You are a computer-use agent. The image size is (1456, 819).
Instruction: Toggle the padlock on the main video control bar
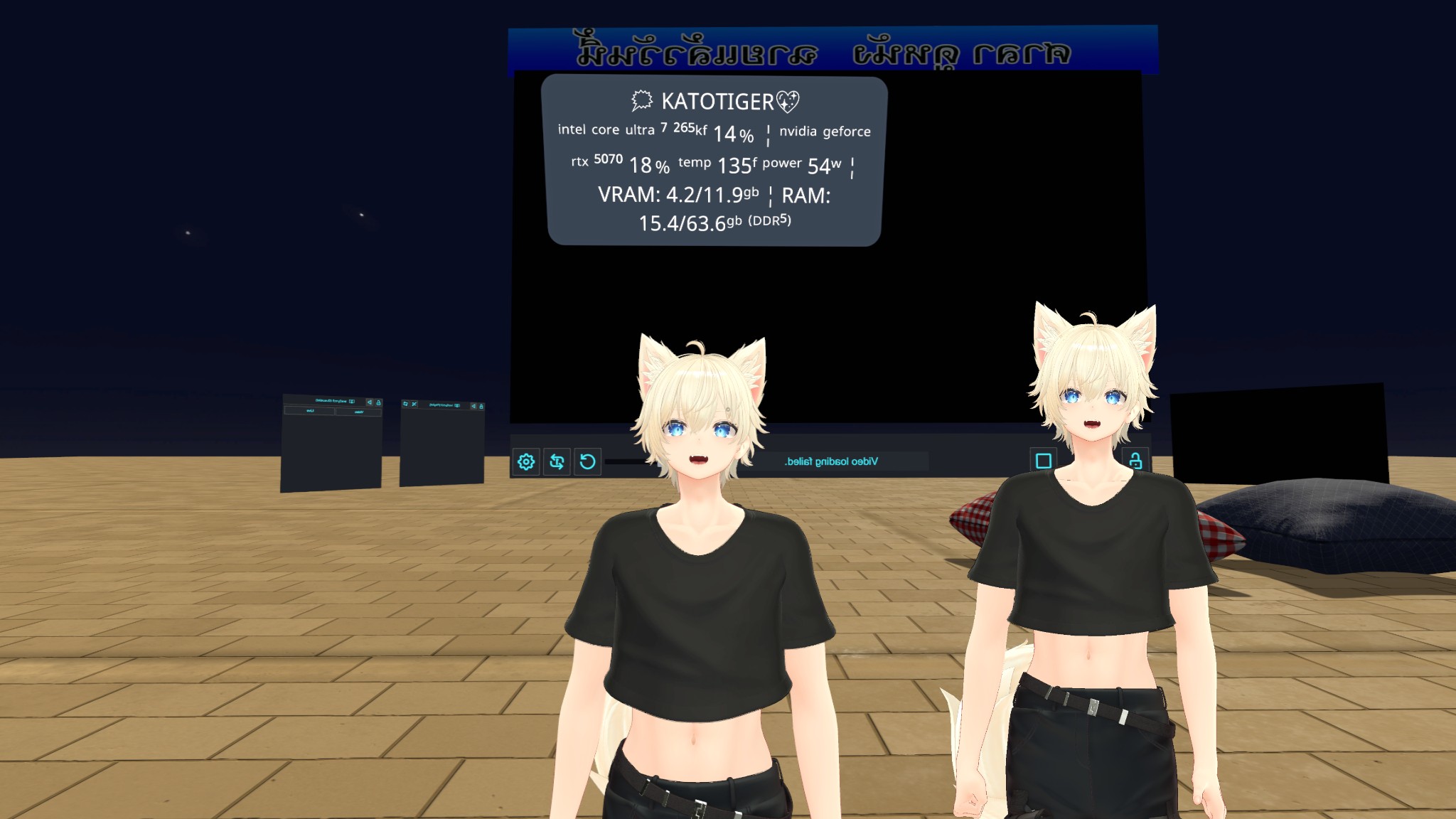pyautogui.click(x=1135, y=461)
